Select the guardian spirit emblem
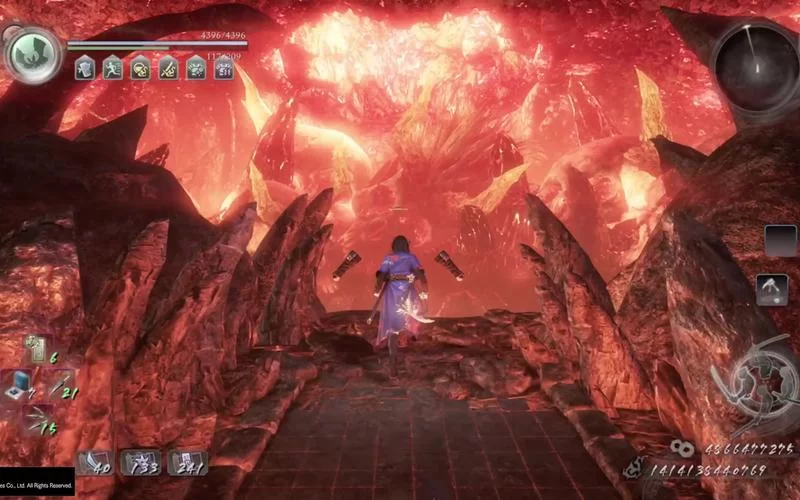 [33, 51]
